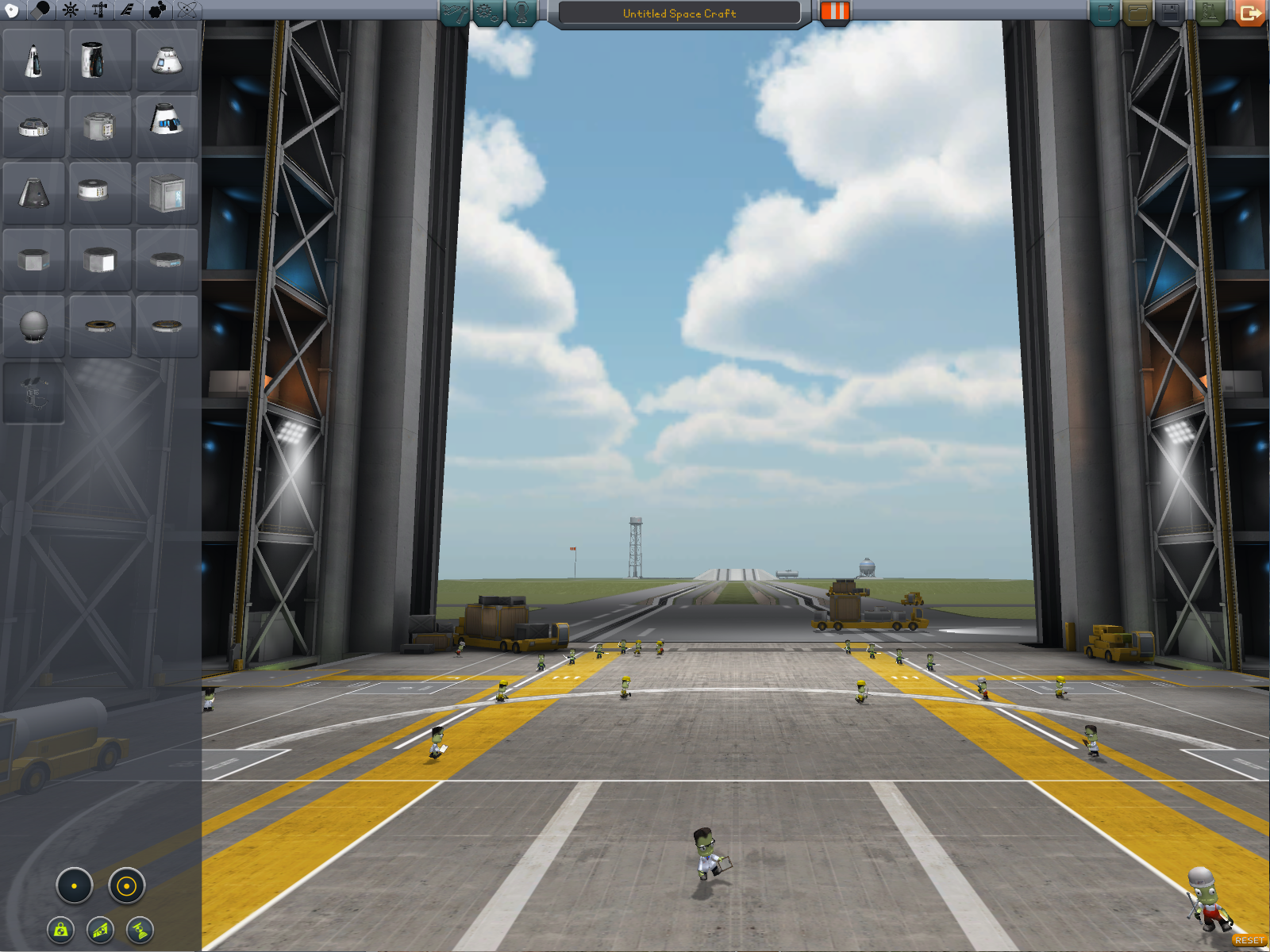Start a new craft with the starred page button
This screenshot has height=952, width=1270.
pyautogui.click(x=1104, y=12)
